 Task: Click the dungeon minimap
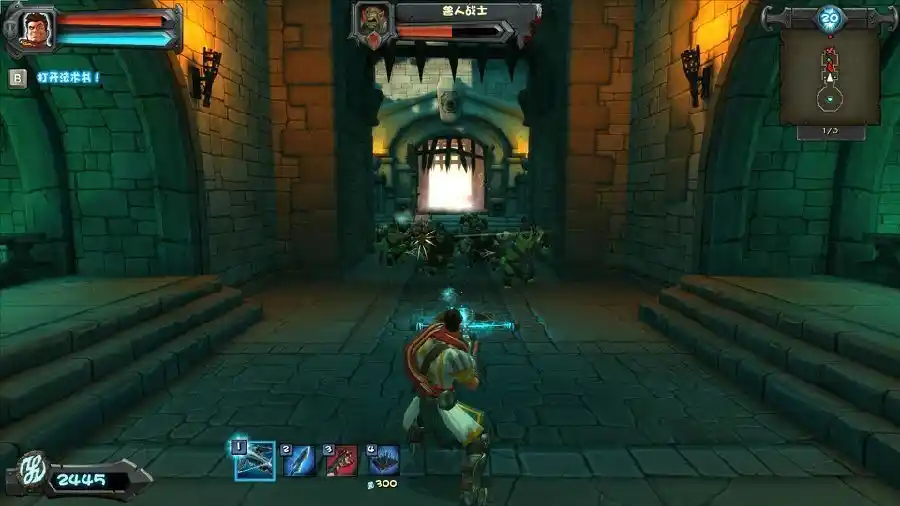[x=829, y=75]
